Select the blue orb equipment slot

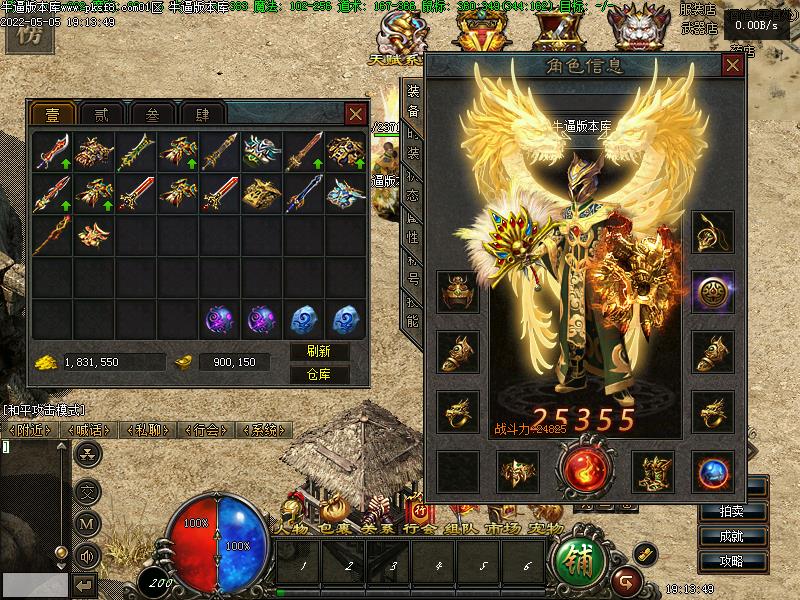point(714,471)
